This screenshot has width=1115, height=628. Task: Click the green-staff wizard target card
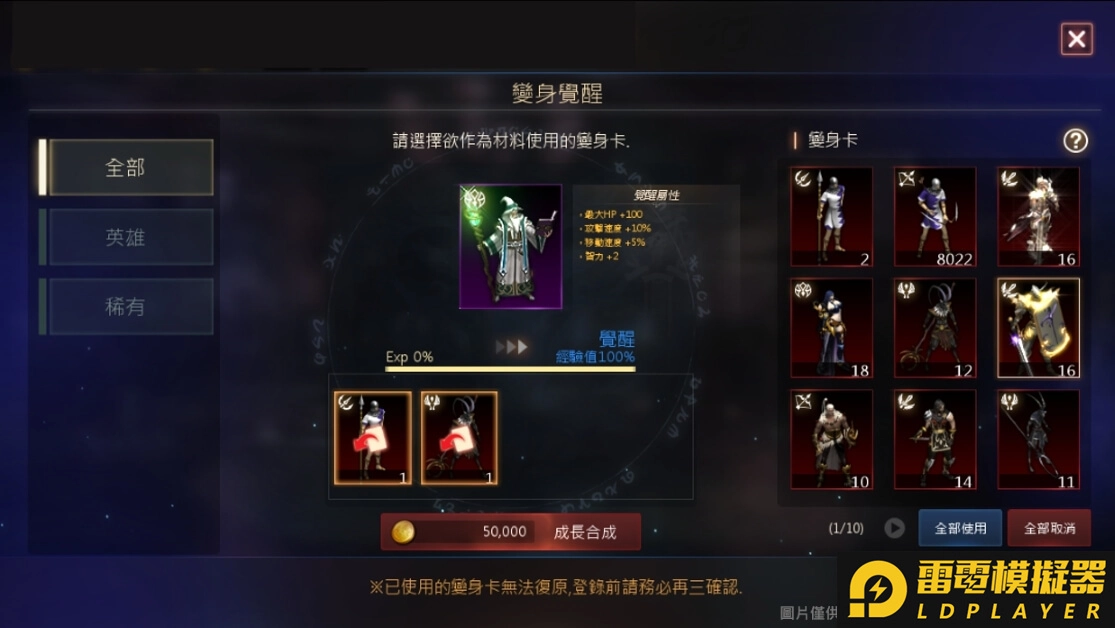coord(510,246)
